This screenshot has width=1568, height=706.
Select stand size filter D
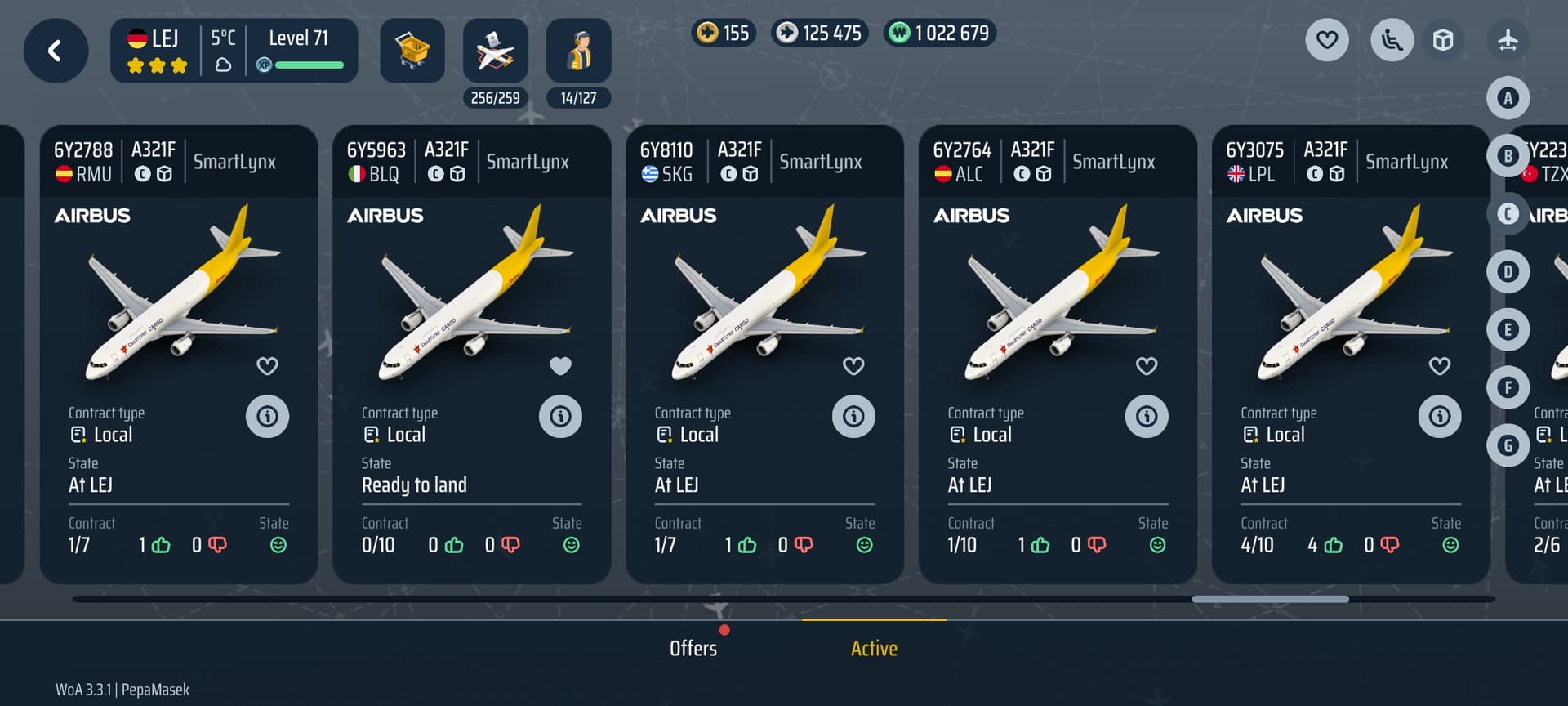tap(1508, 271)
